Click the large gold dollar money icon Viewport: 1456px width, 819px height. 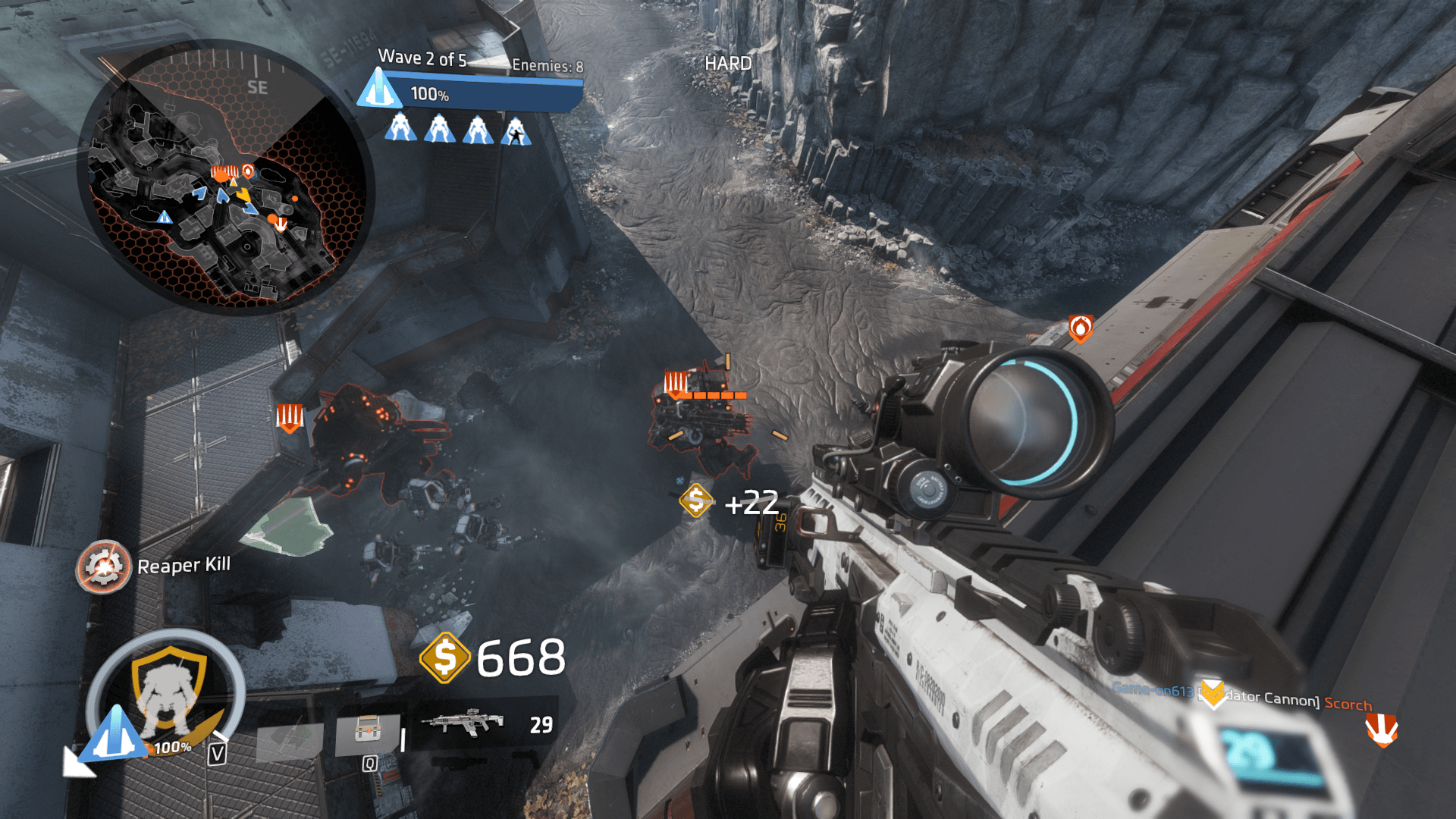pos(445,657)
